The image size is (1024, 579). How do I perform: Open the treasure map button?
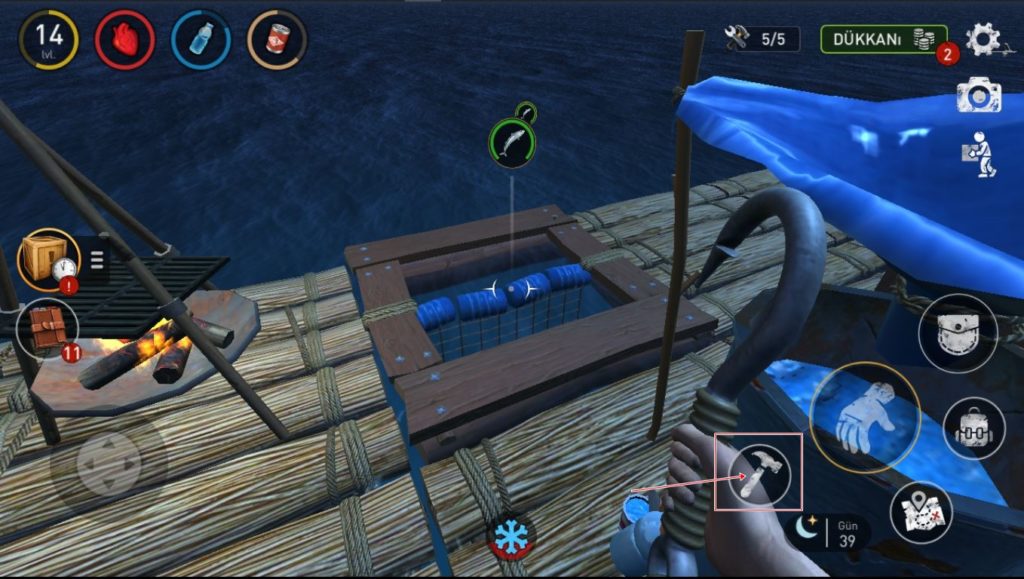(920, 512)
